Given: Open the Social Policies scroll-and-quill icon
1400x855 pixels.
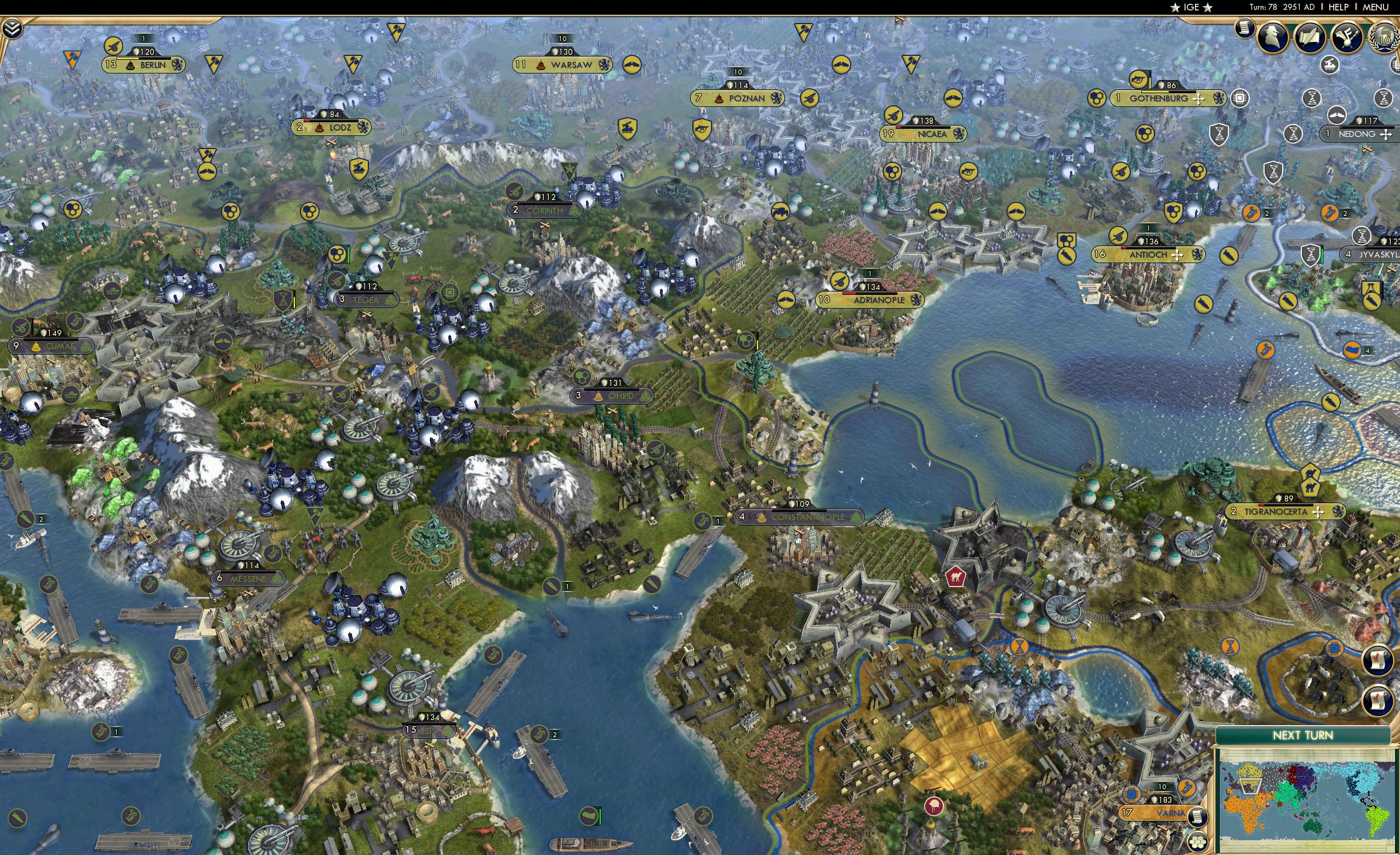Looking at the screenshot, I should coord(1310,37).
